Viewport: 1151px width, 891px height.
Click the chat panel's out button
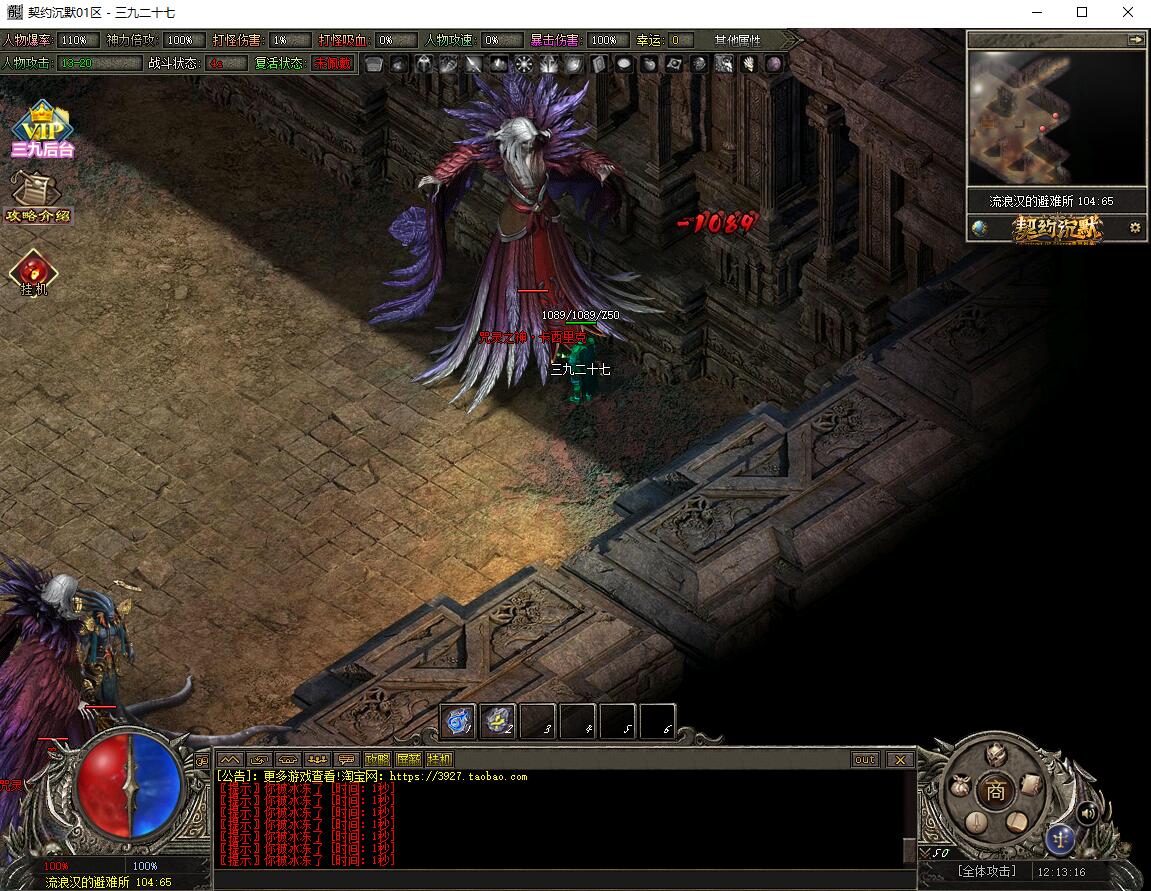coord(865,759)
